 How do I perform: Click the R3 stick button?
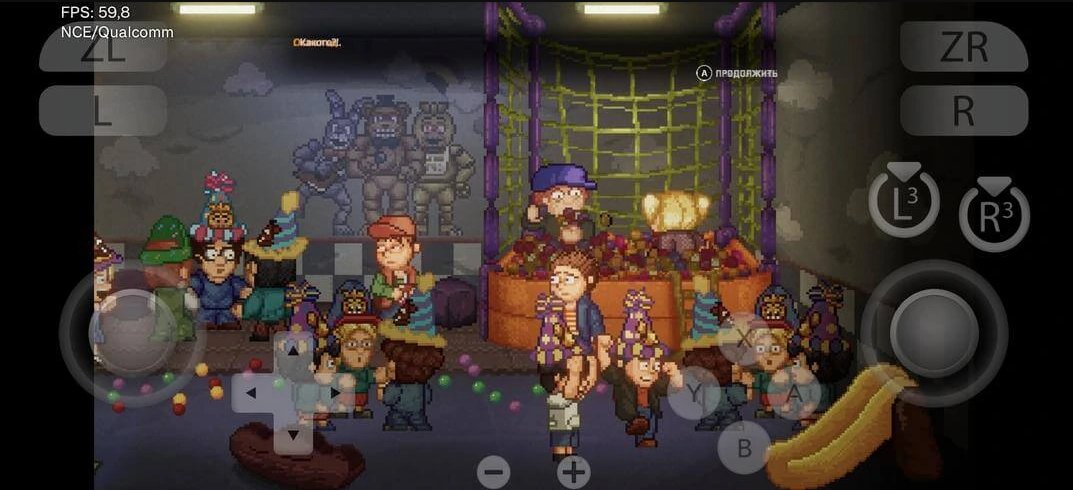click(x=994, y=216)
